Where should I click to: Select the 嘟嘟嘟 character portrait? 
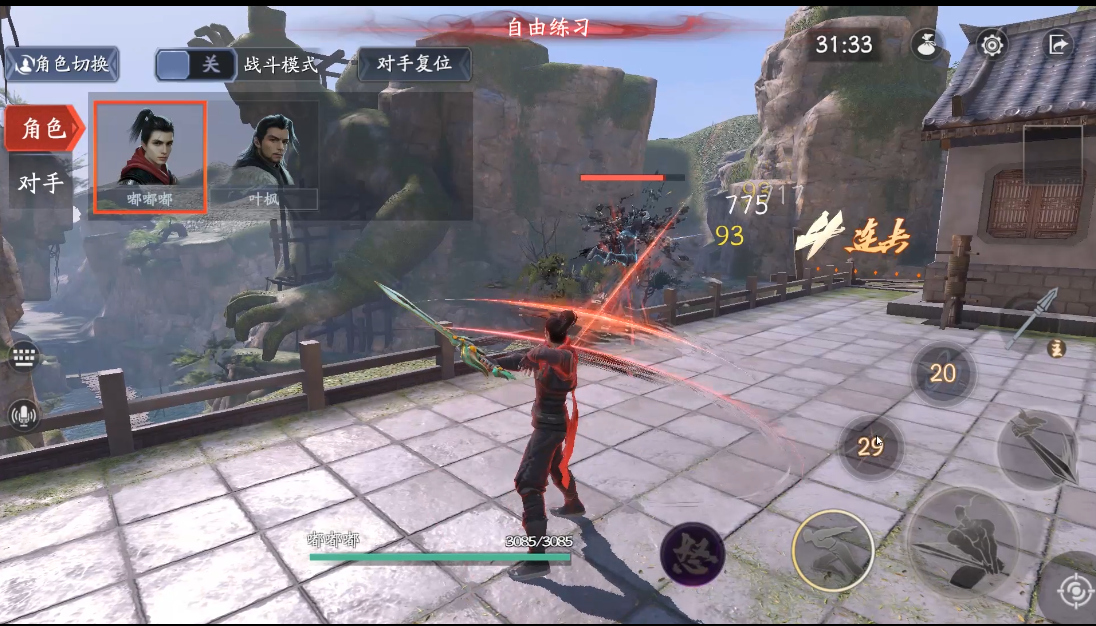click(x=150, y=156)
